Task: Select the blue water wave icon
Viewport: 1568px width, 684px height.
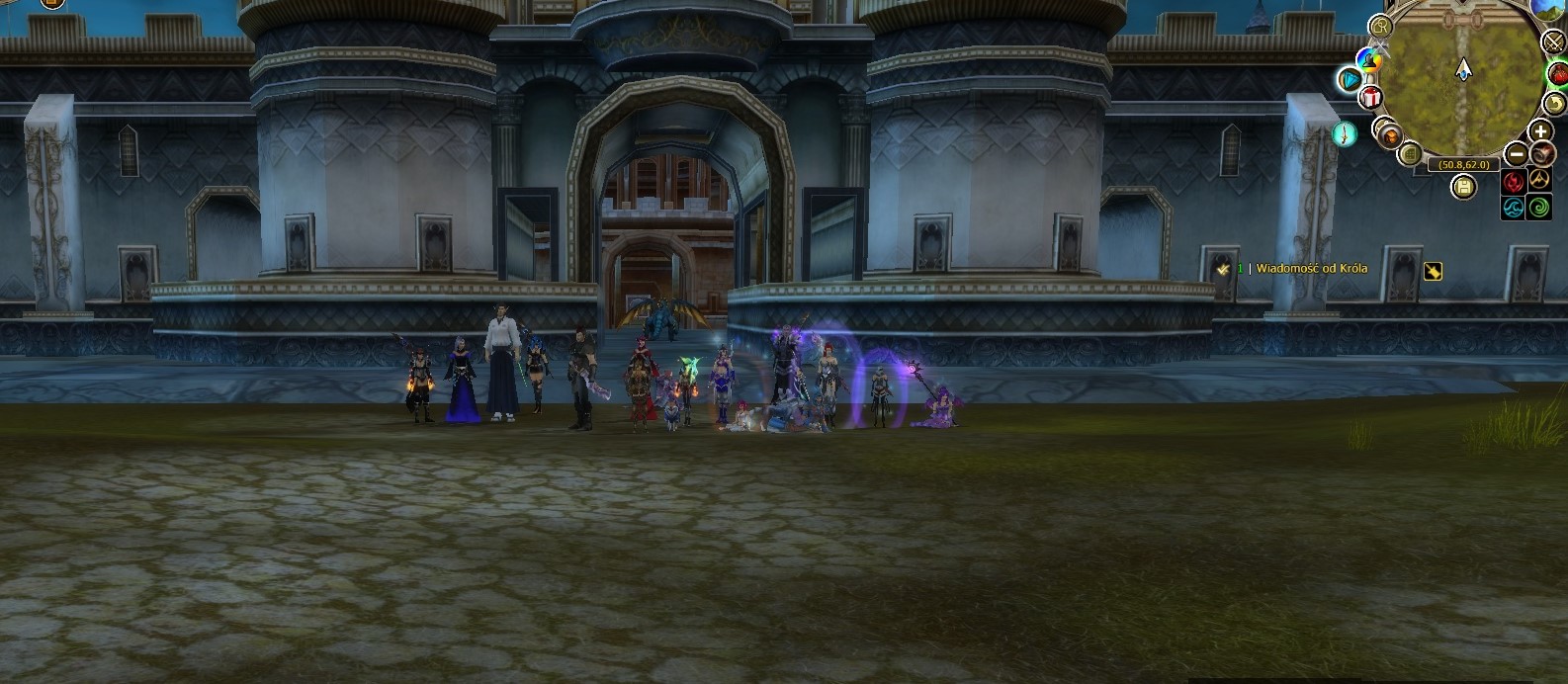Action: coord(1514,207)
